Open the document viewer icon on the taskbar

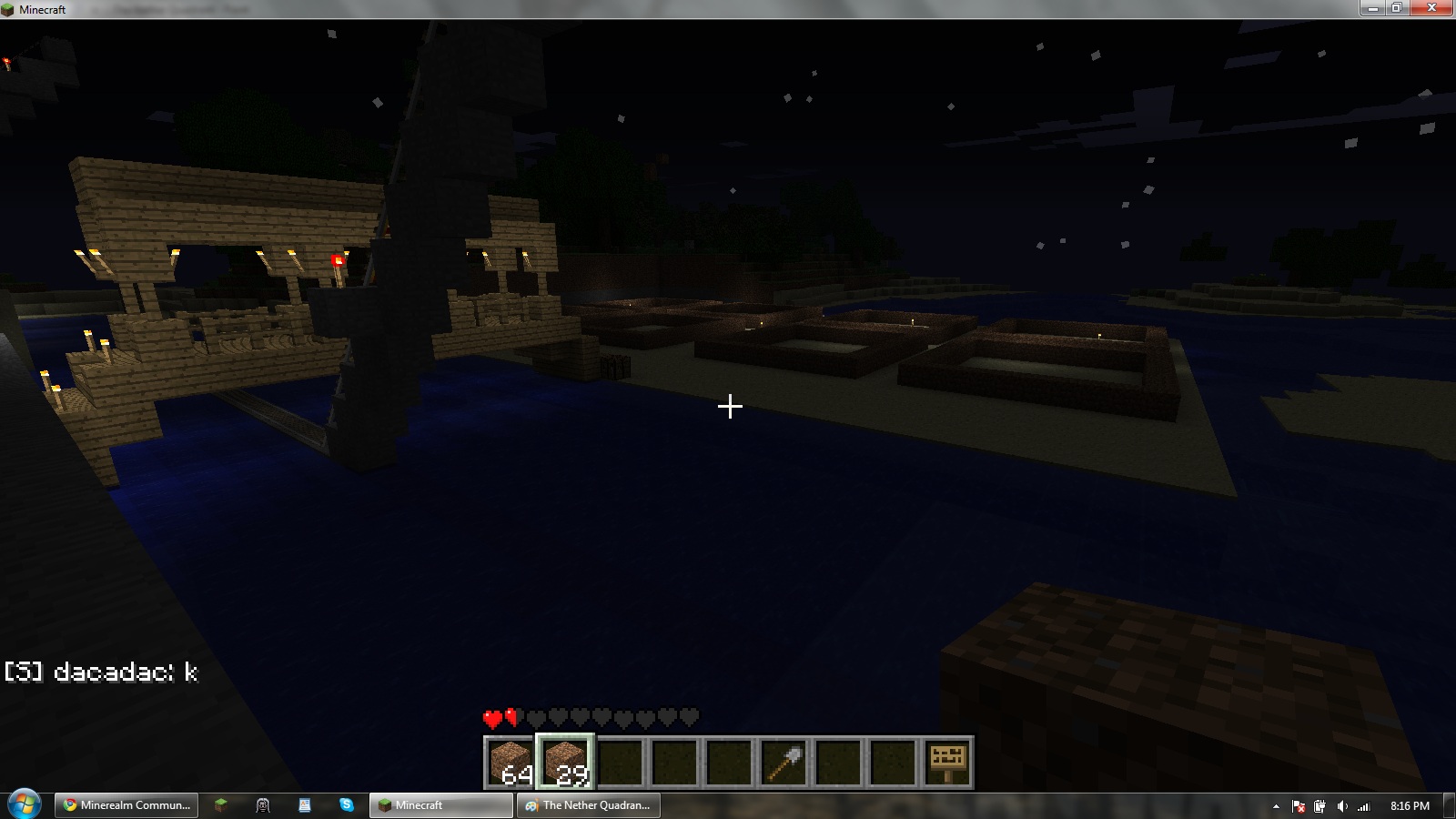click(304, 805)
